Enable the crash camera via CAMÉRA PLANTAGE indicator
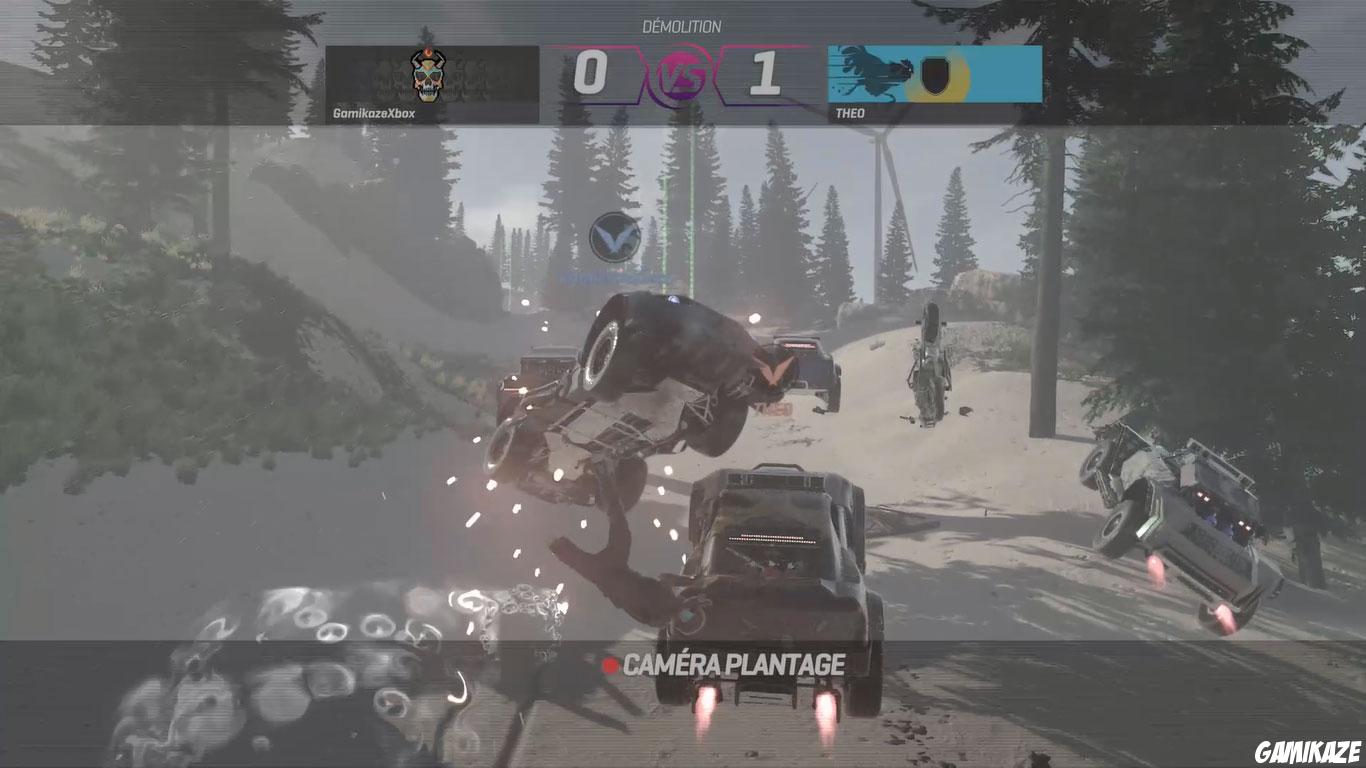Image resolution: width=1366 pixels, height=768 pixels. pos(733,660)
